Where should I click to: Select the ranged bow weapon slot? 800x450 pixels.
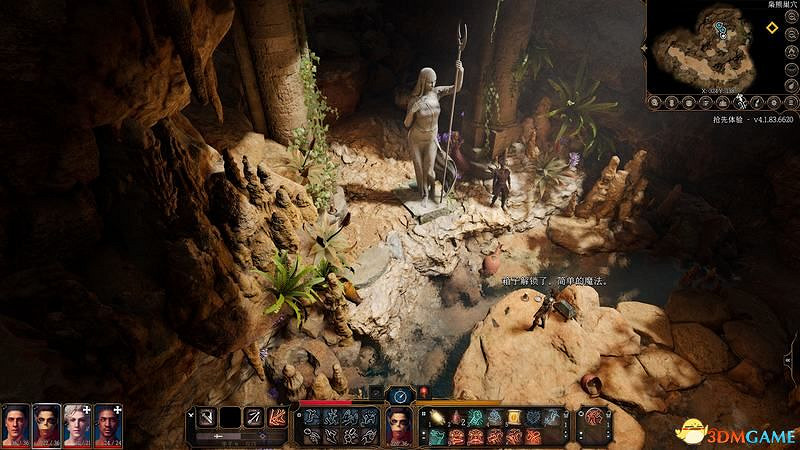click(x=254, y=415)
